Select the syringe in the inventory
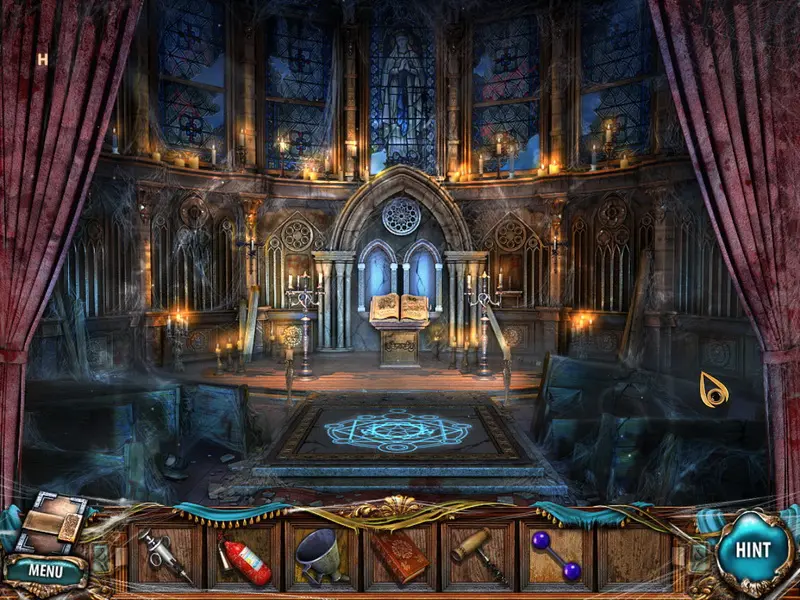Image resolution: width=800 pixels, height=600 pixels. coord(165,555)
